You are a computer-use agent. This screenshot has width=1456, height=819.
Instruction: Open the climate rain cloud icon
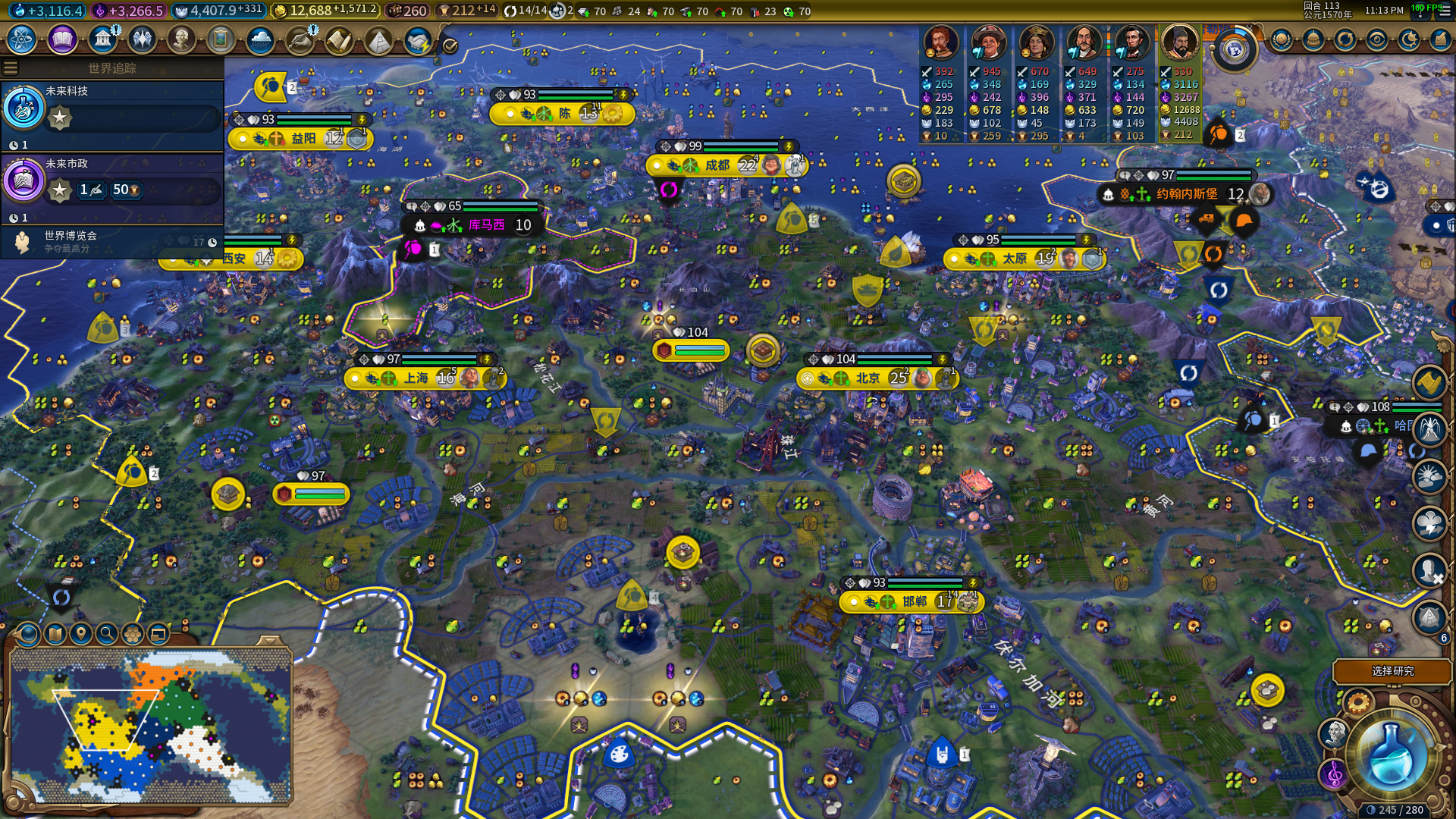coord(260,39)
